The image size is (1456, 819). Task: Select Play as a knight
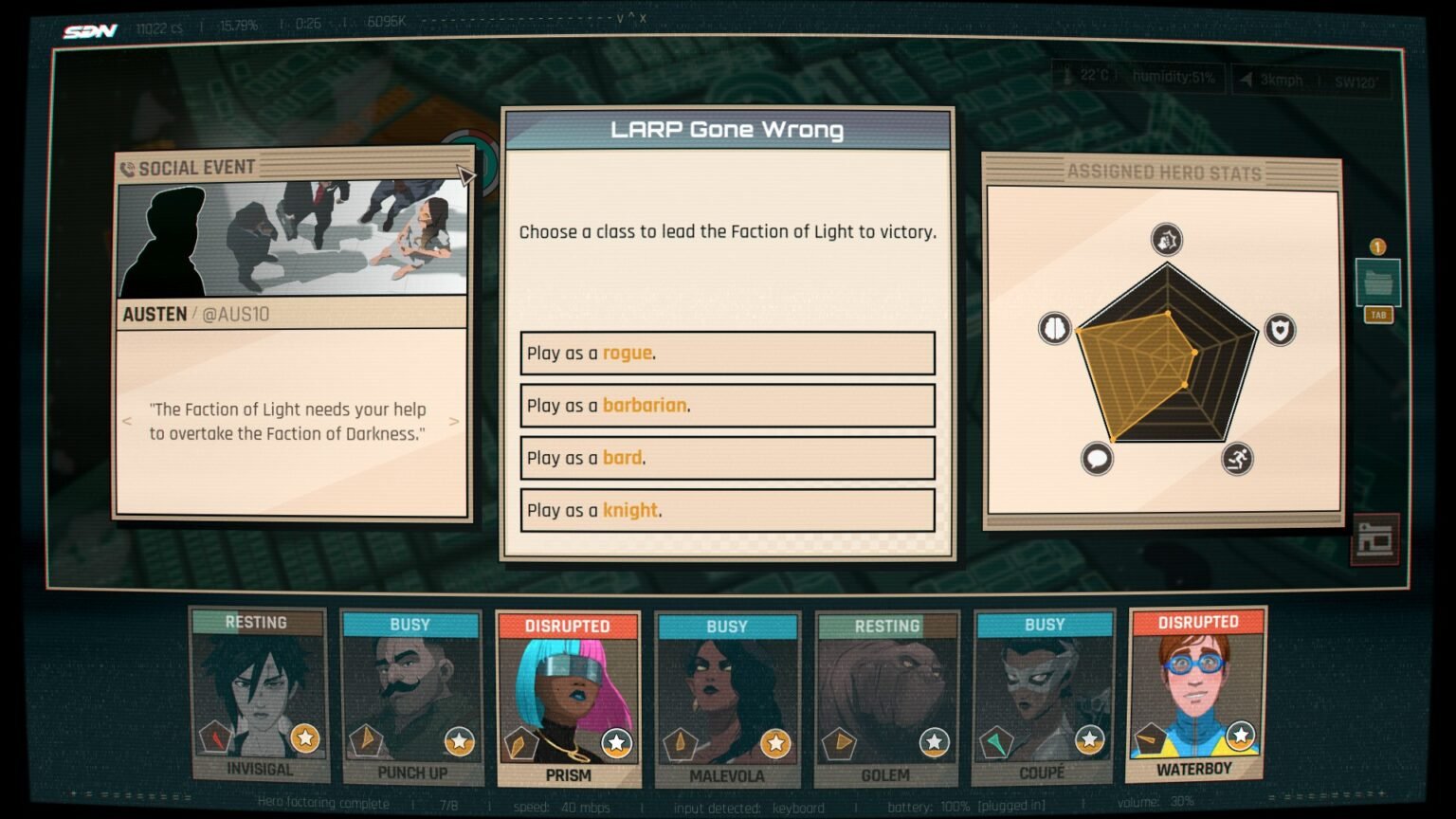click(727, 510)
